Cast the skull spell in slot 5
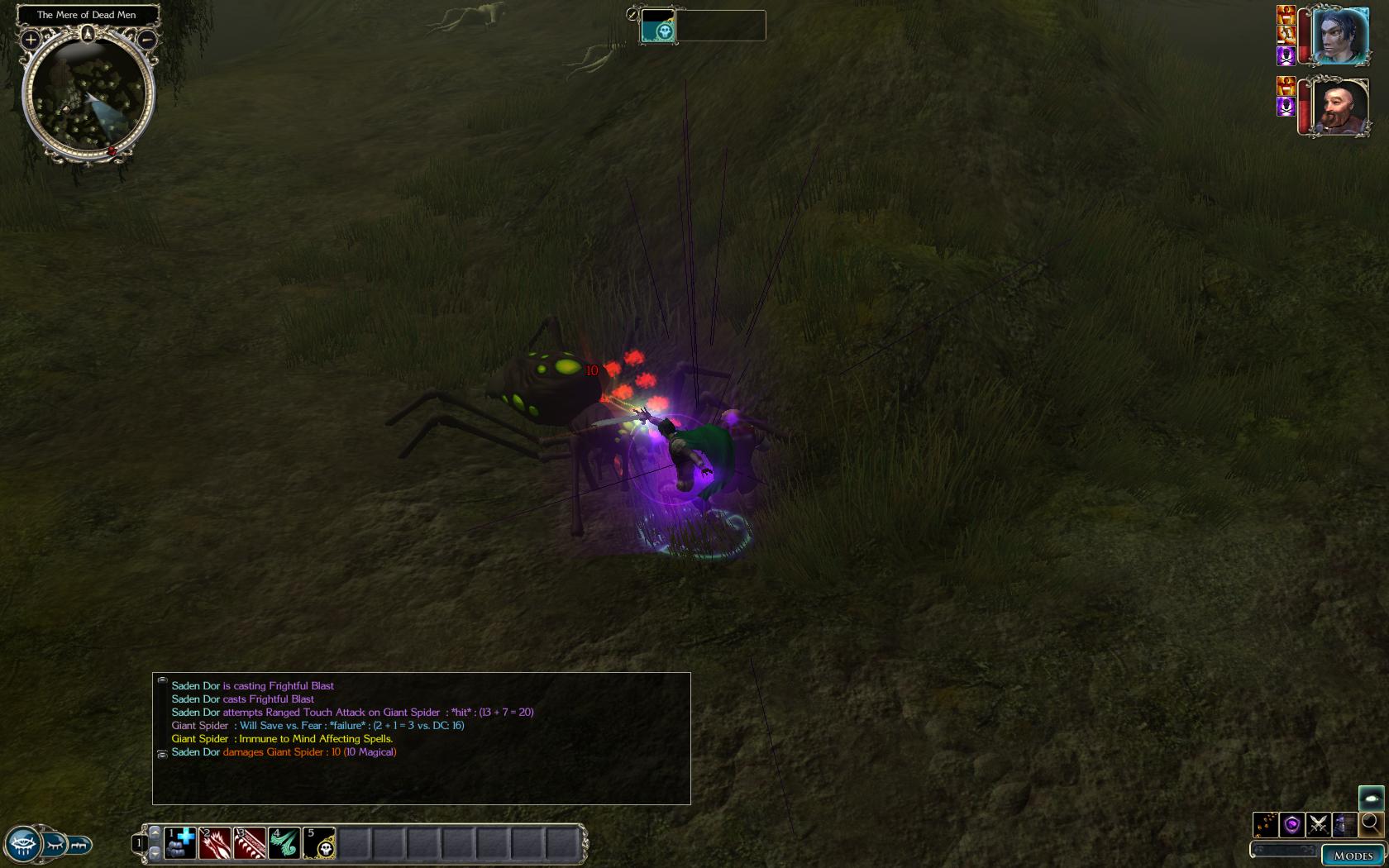The height and width of the screenshot is (868, 1389). (319, 843)
